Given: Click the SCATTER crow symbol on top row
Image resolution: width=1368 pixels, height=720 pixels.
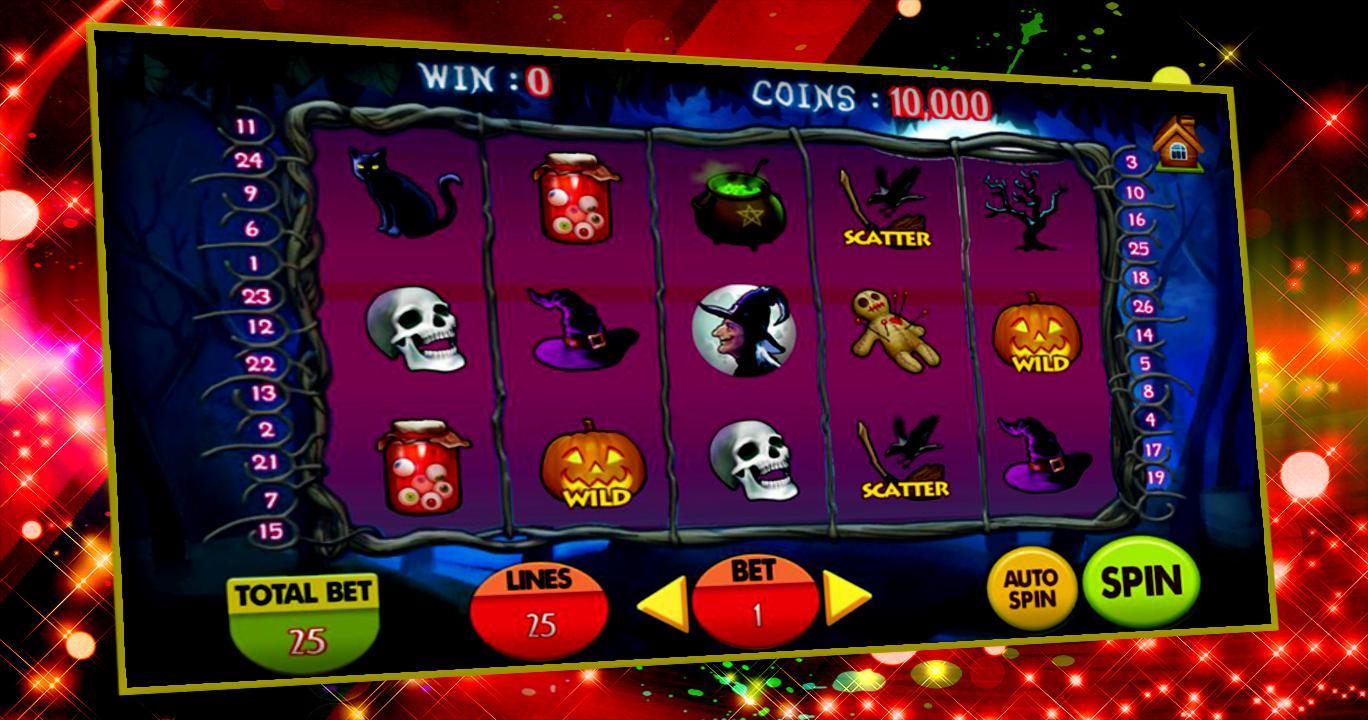Looking at the screenshot, I should pos(886,210).
